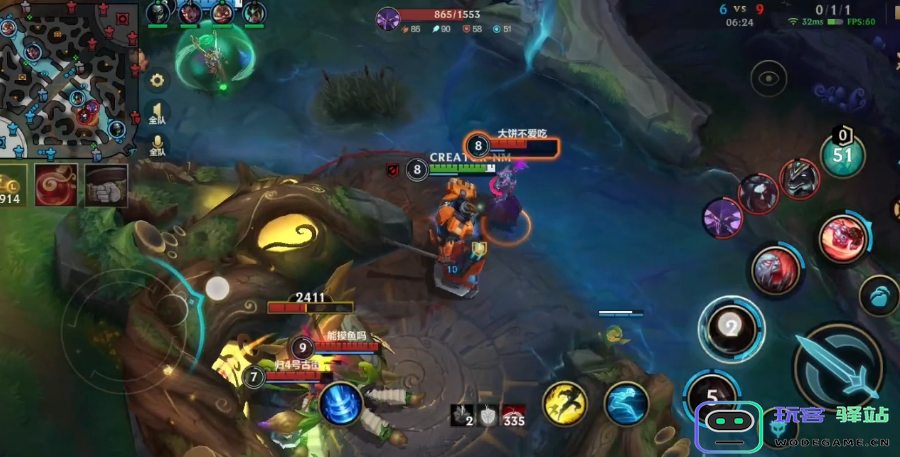Toggle the eye camera view button
This screenshot has height=457, width=900.
coord(768,77)
